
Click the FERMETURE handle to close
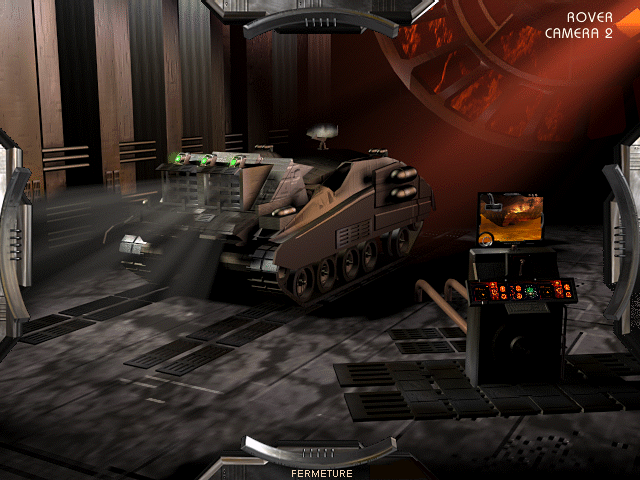pyautogui.click(x=320, y=452)
